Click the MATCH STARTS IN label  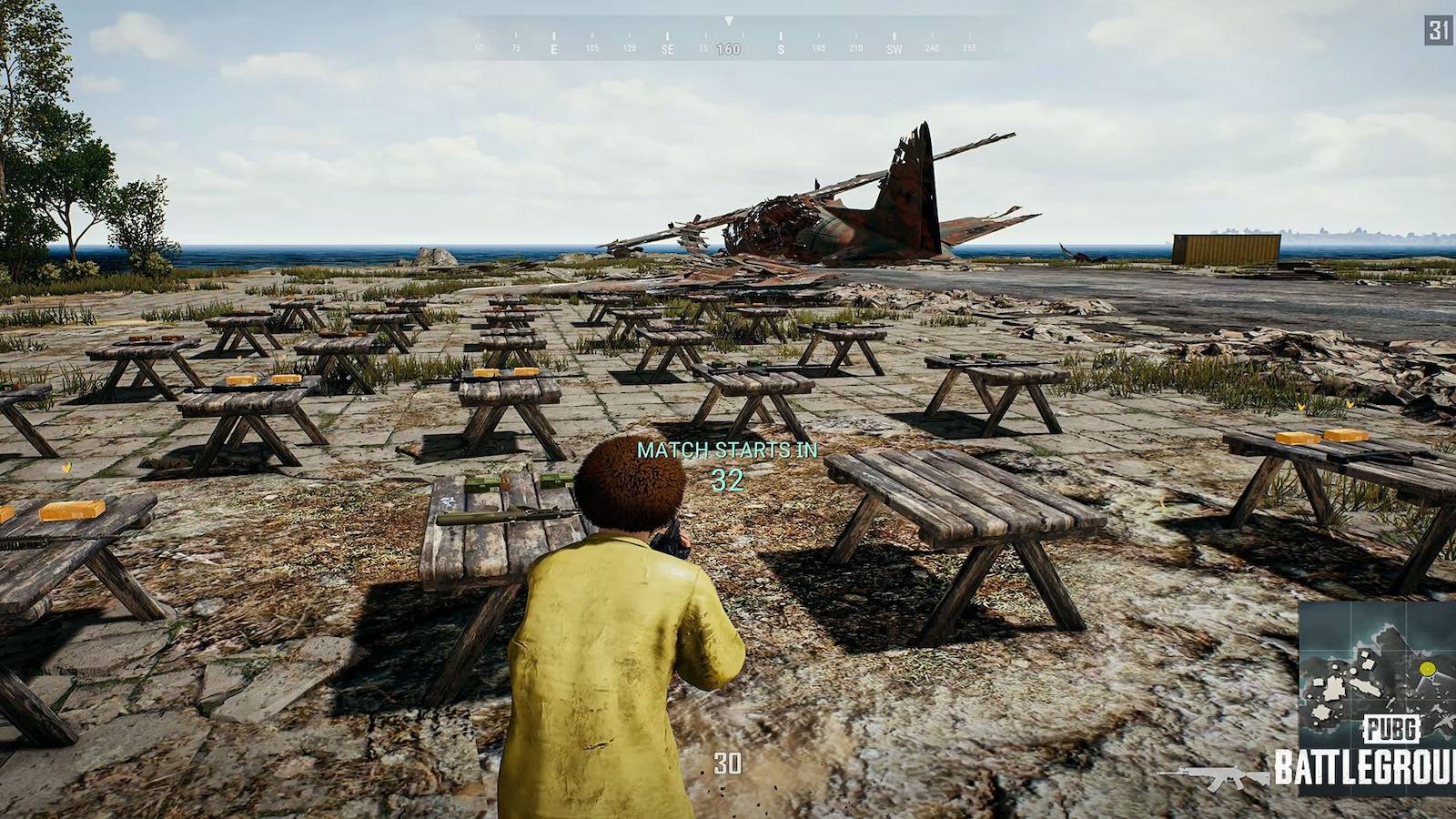tap(728, 449)
